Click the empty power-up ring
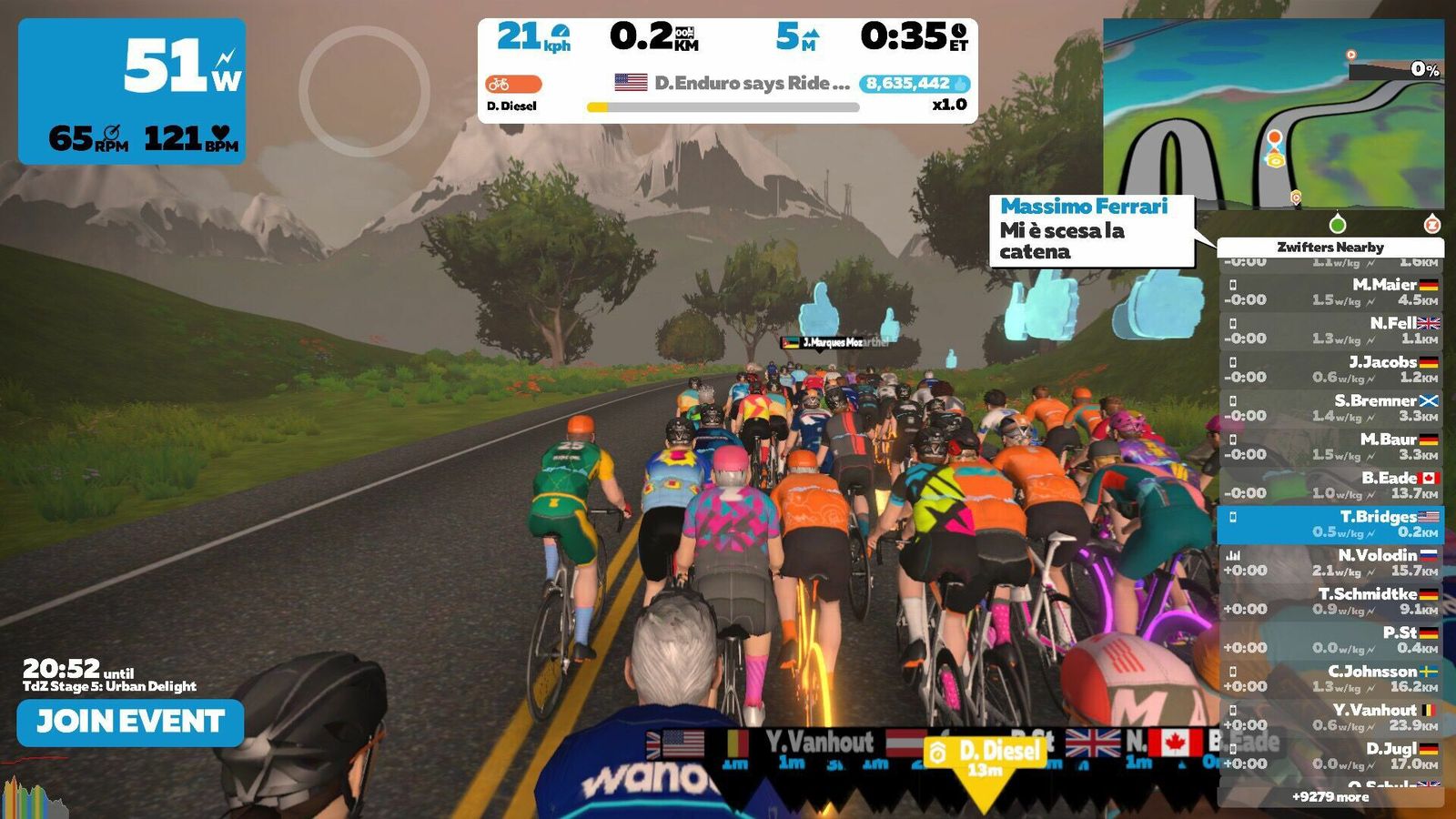The width and height of the screenshot is (1456, 819). [x=364, y=91]
